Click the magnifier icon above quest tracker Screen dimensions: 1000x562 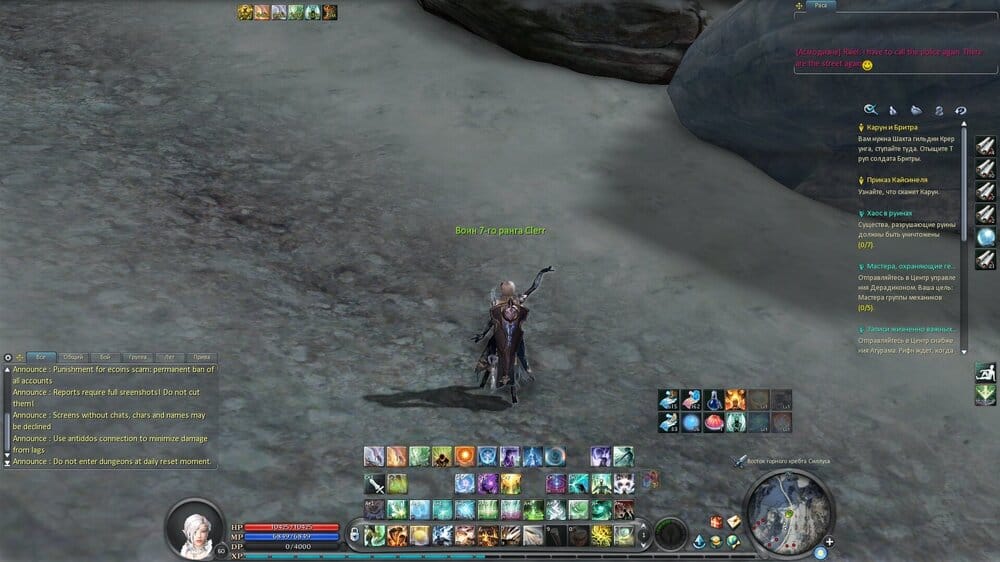(870, 110)
